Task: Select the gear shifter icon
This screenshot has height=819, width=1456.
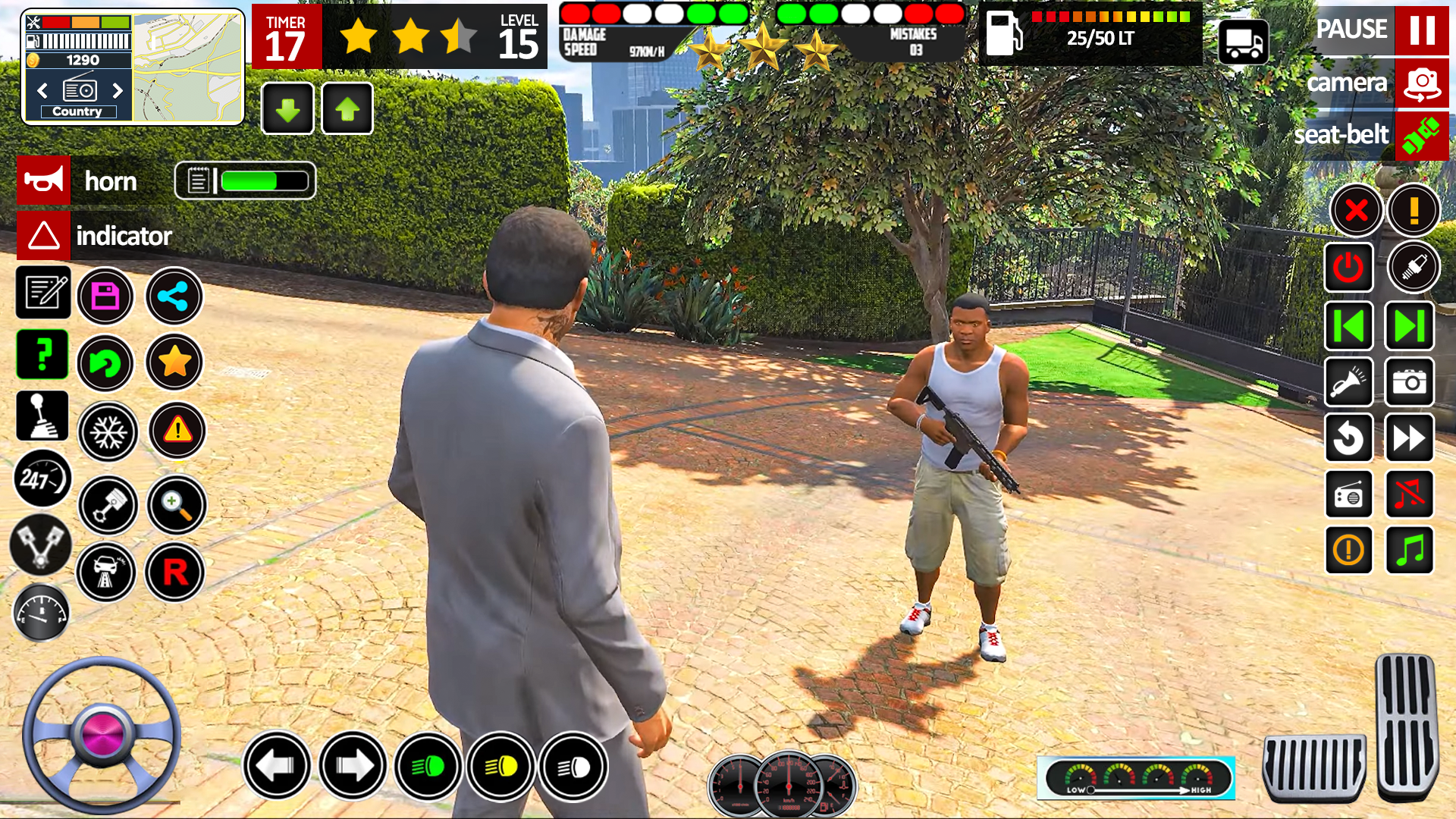Action: (x=43, y=416)
